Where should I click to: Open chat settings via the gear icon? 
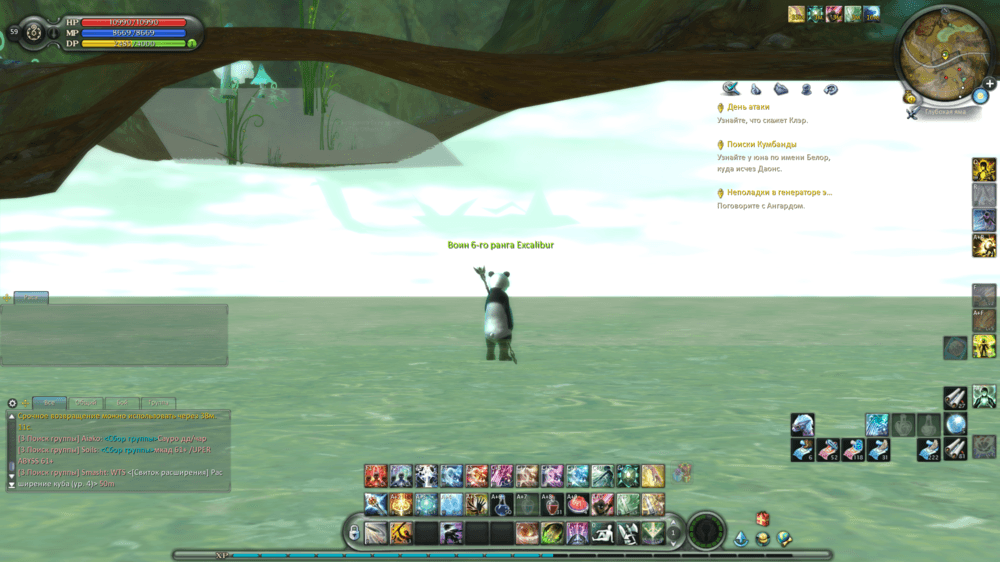tap(13, 403)
